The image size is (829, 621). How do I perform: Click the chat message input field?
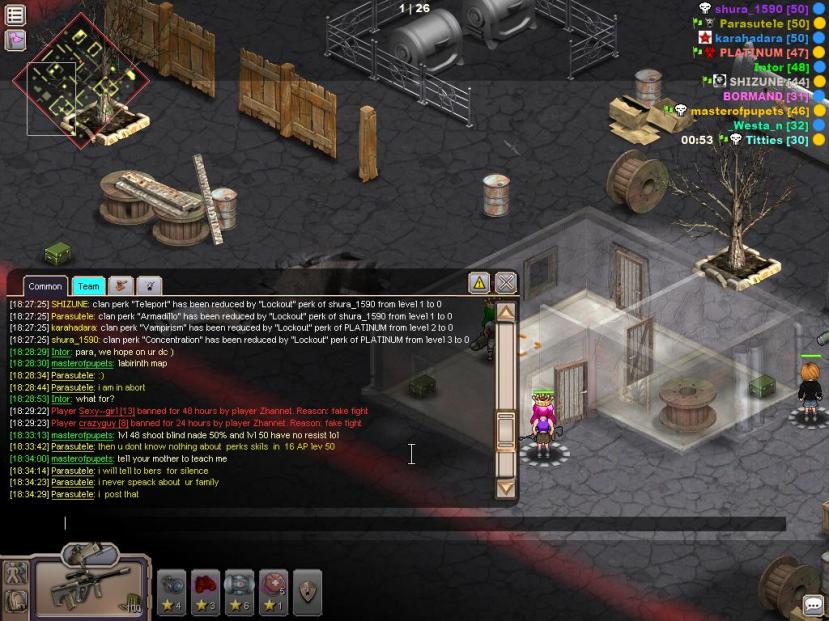400,522
